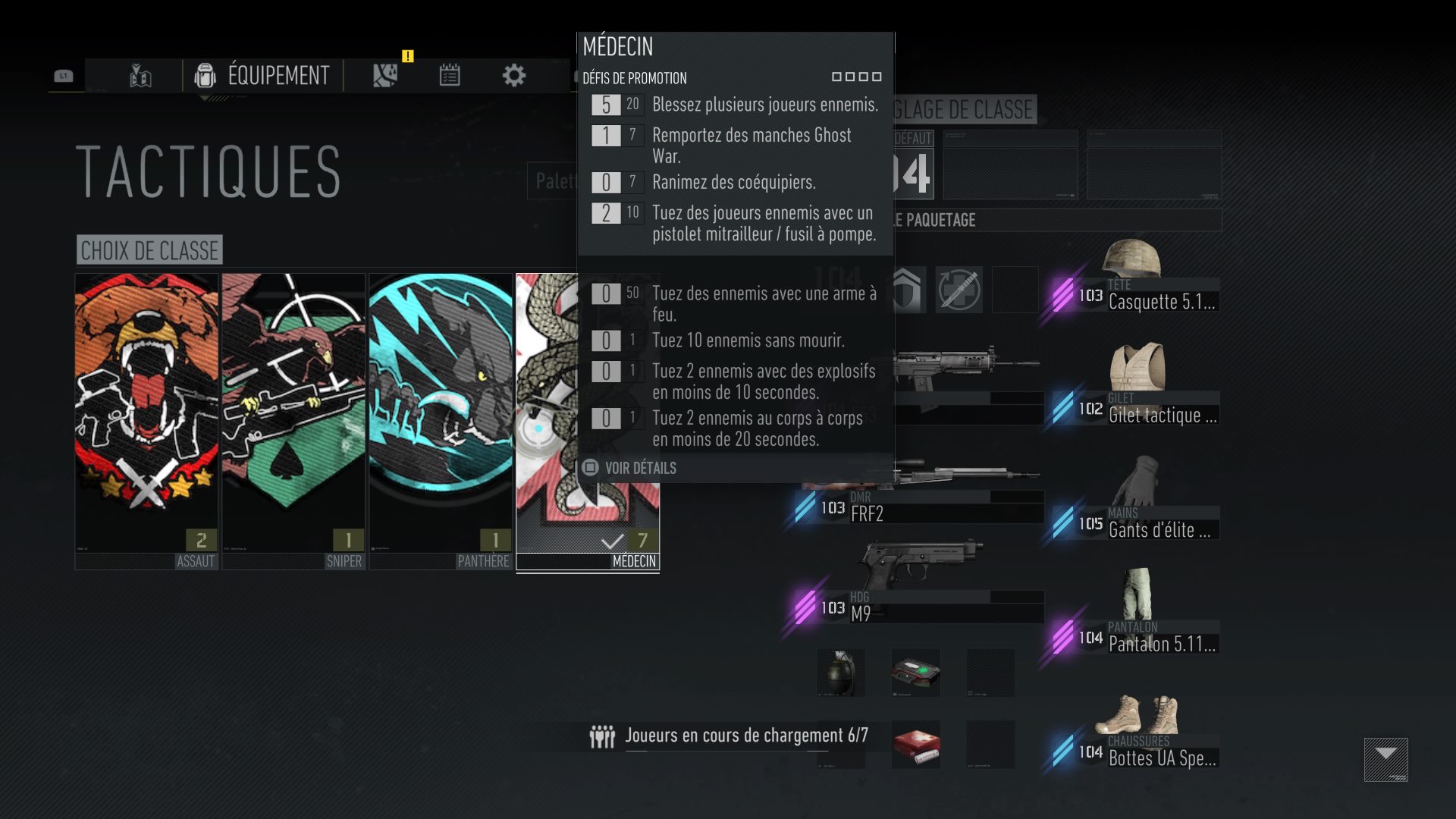Open the Équipement tab
Image resolution: width=1456 pixels, height=819 pixels.
click(262, 76)
